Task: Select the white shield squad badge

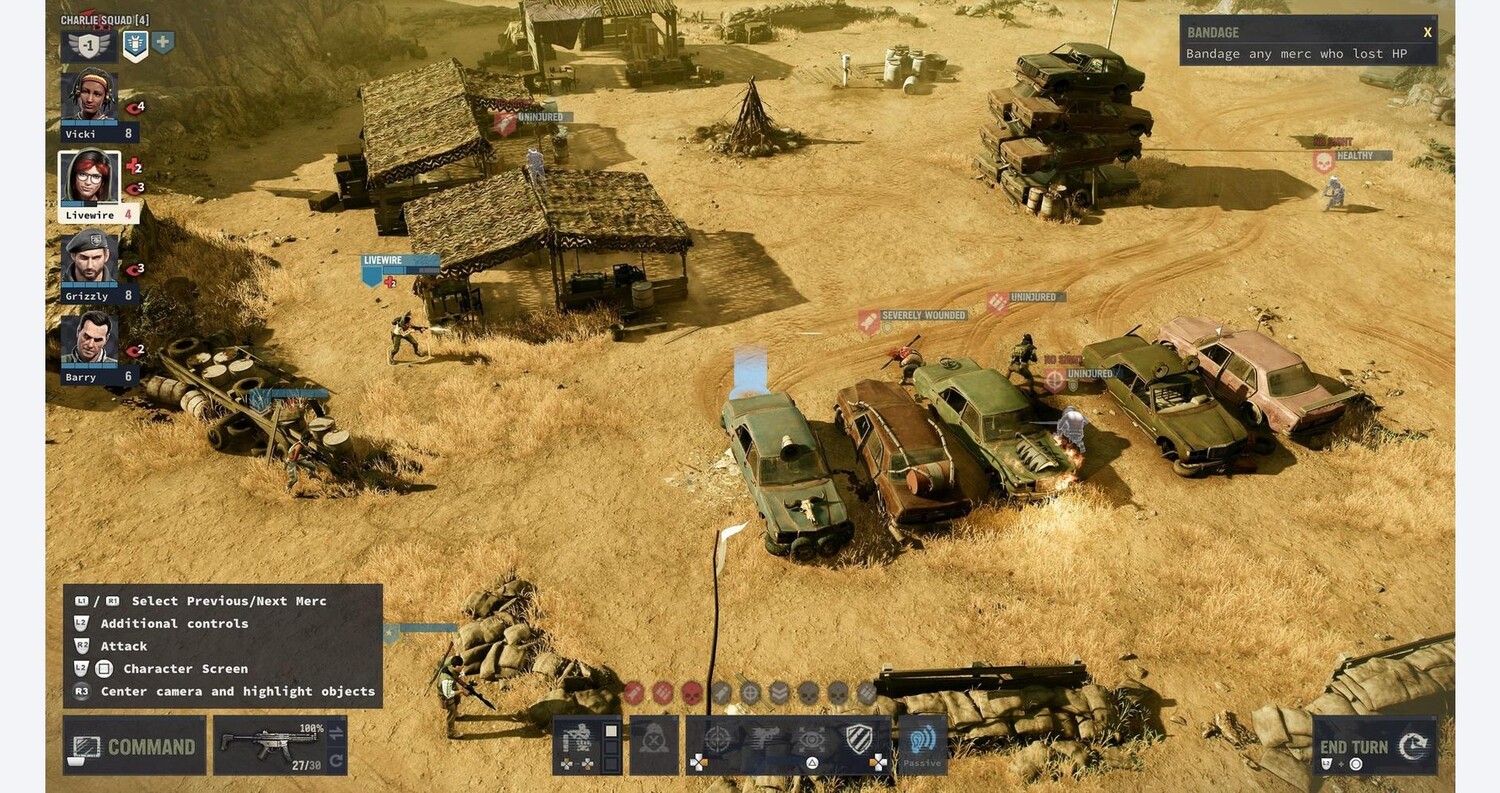Action: coord(135,44)
